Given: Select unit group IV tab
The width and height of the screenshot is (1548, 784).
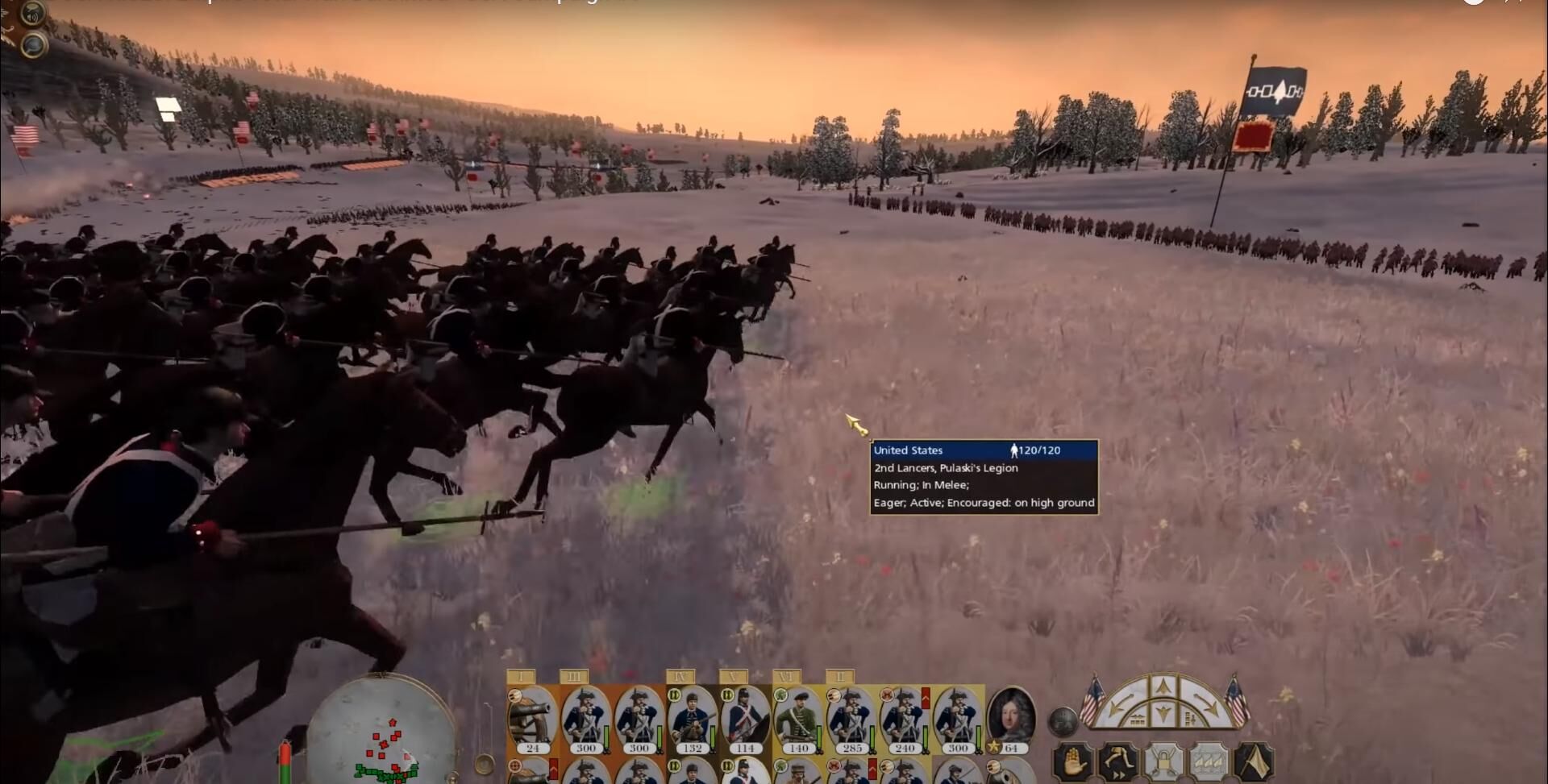Looking at the screenshot, I should coord(680,677).
